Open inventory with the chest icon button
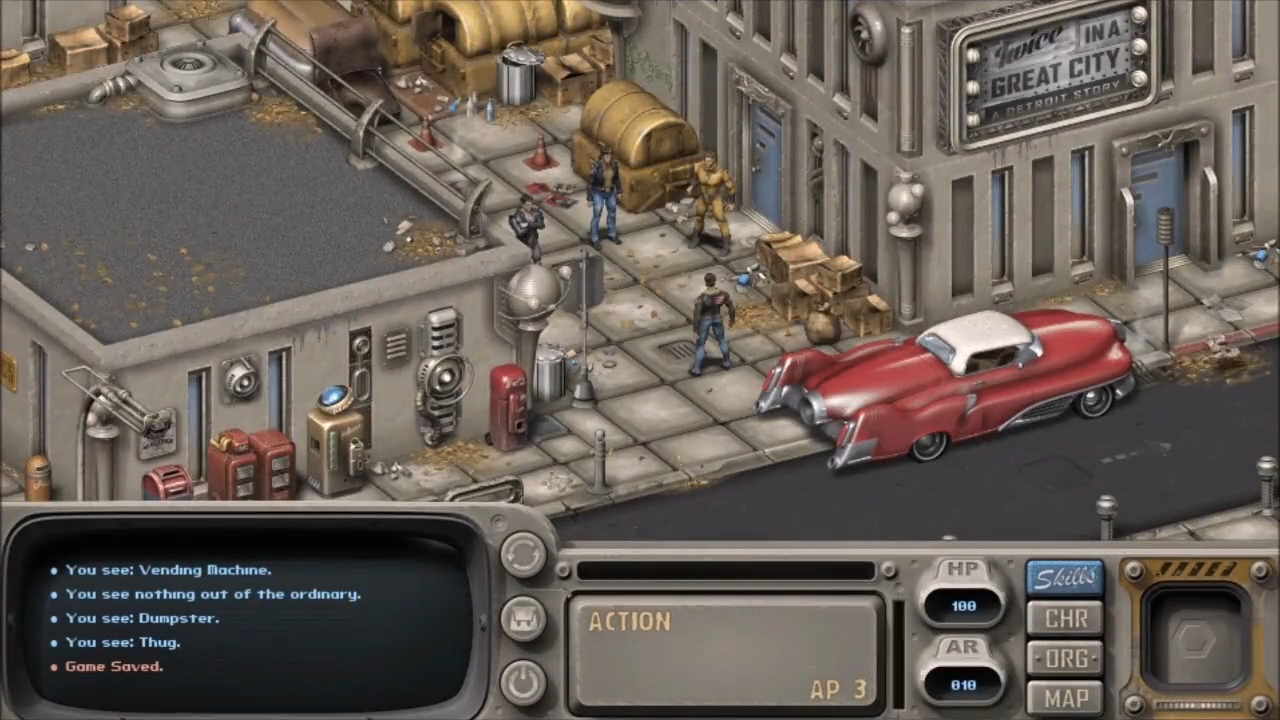1280x720 pixels. pos(523,619)
